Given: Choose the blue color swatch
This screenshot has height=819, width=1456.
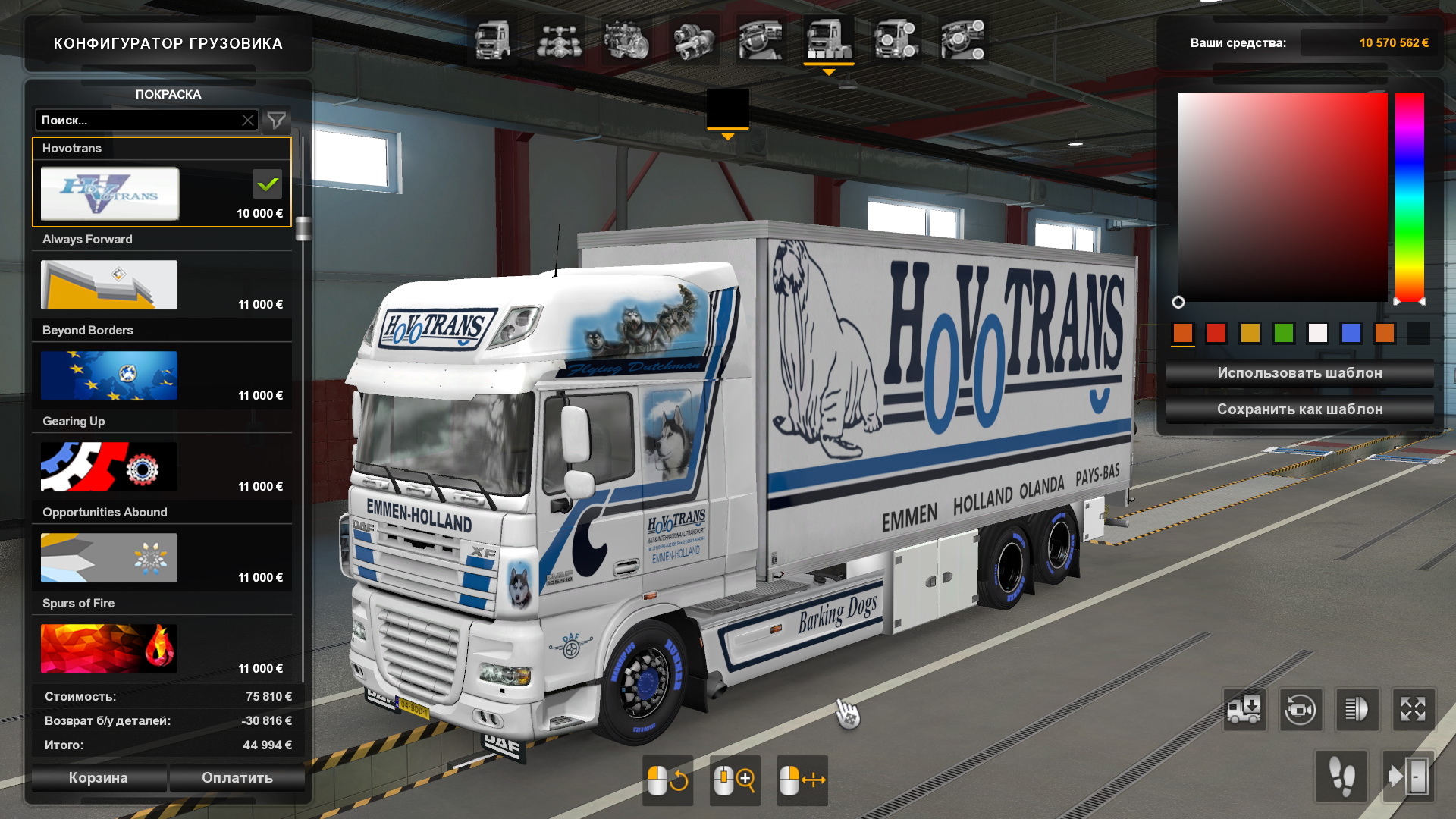Looking at the screenshot, I should click(1351, 333).
